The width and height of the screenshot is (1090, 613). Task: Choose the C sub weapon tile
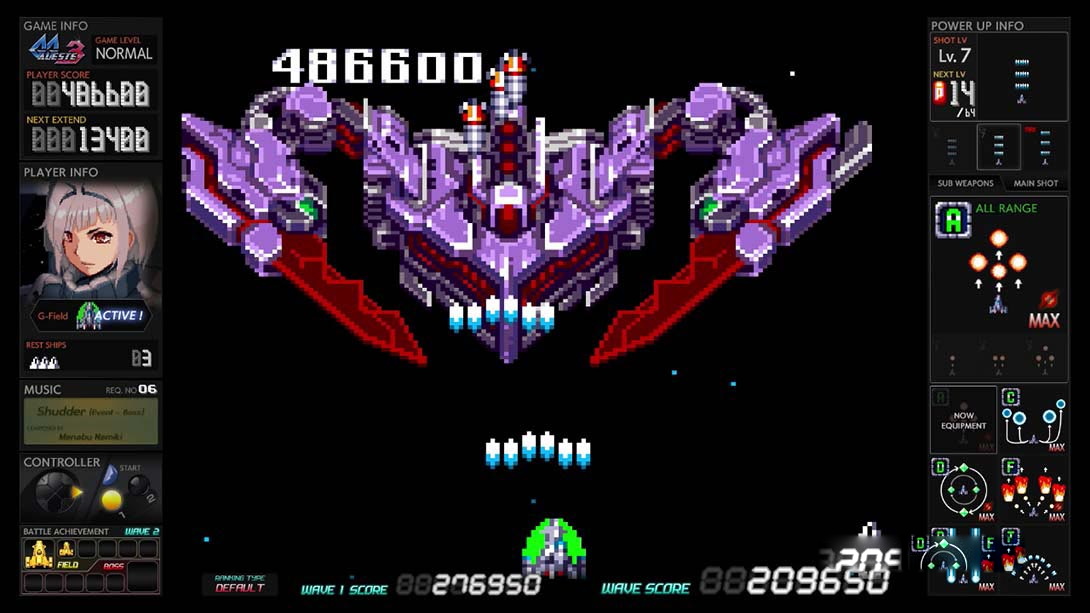coord(1034,420)
